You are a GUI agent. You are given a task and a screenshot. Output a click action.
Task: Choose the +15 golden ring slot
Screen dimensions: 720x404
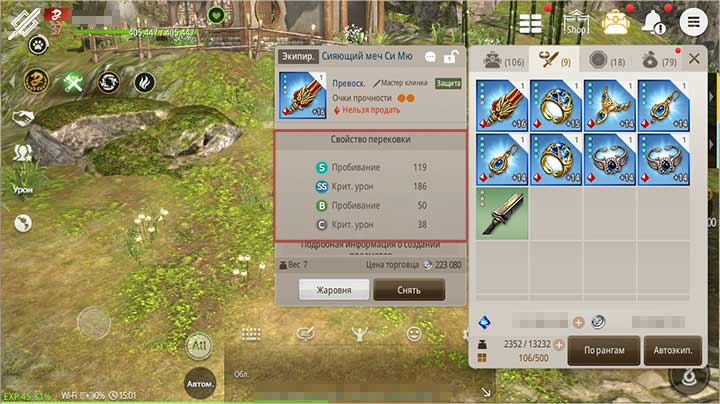[x=555, y=105]
